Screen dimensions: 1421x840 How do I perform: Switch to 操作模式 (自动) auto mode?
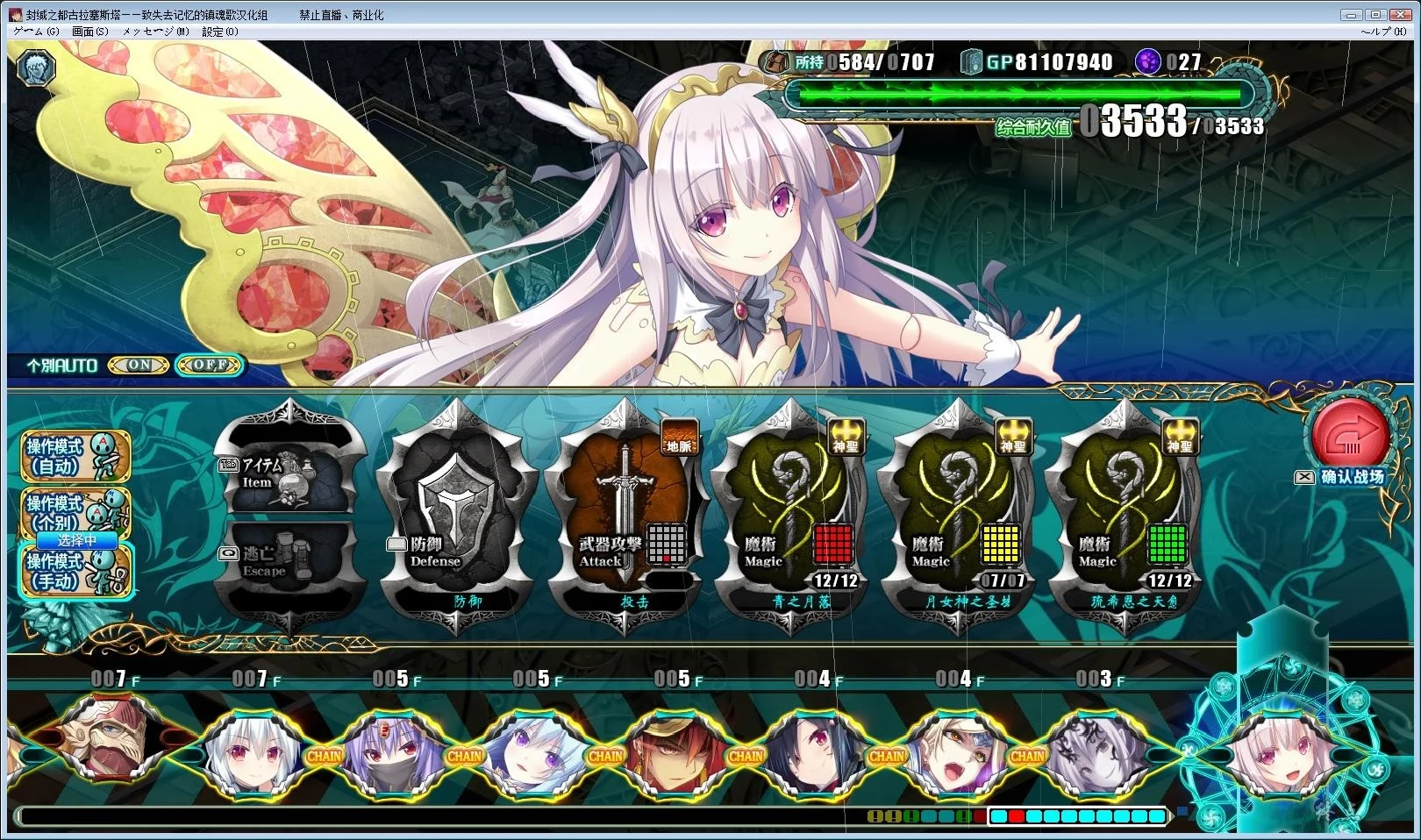click(x=75, y=456)
